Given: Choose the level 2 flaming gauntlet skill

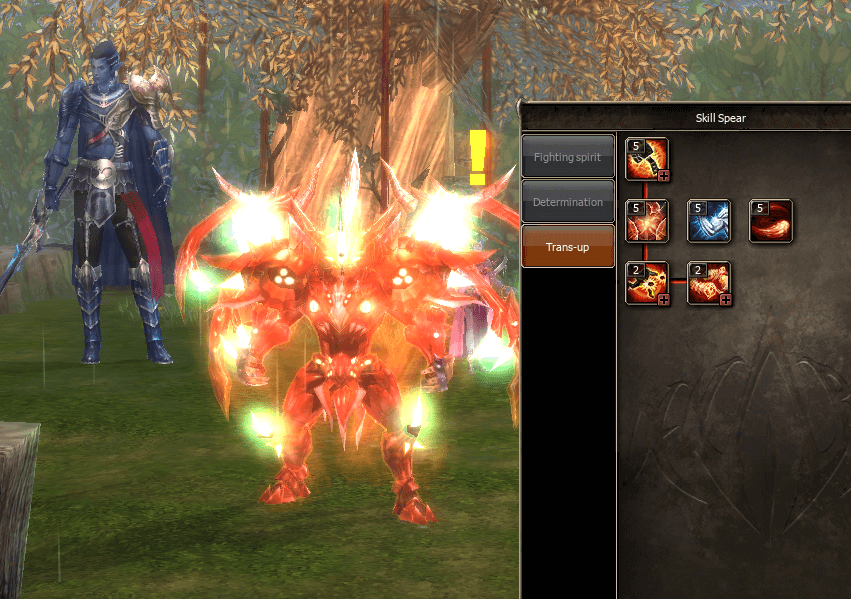Looking at the screenshot, I should tap(709, 282).
